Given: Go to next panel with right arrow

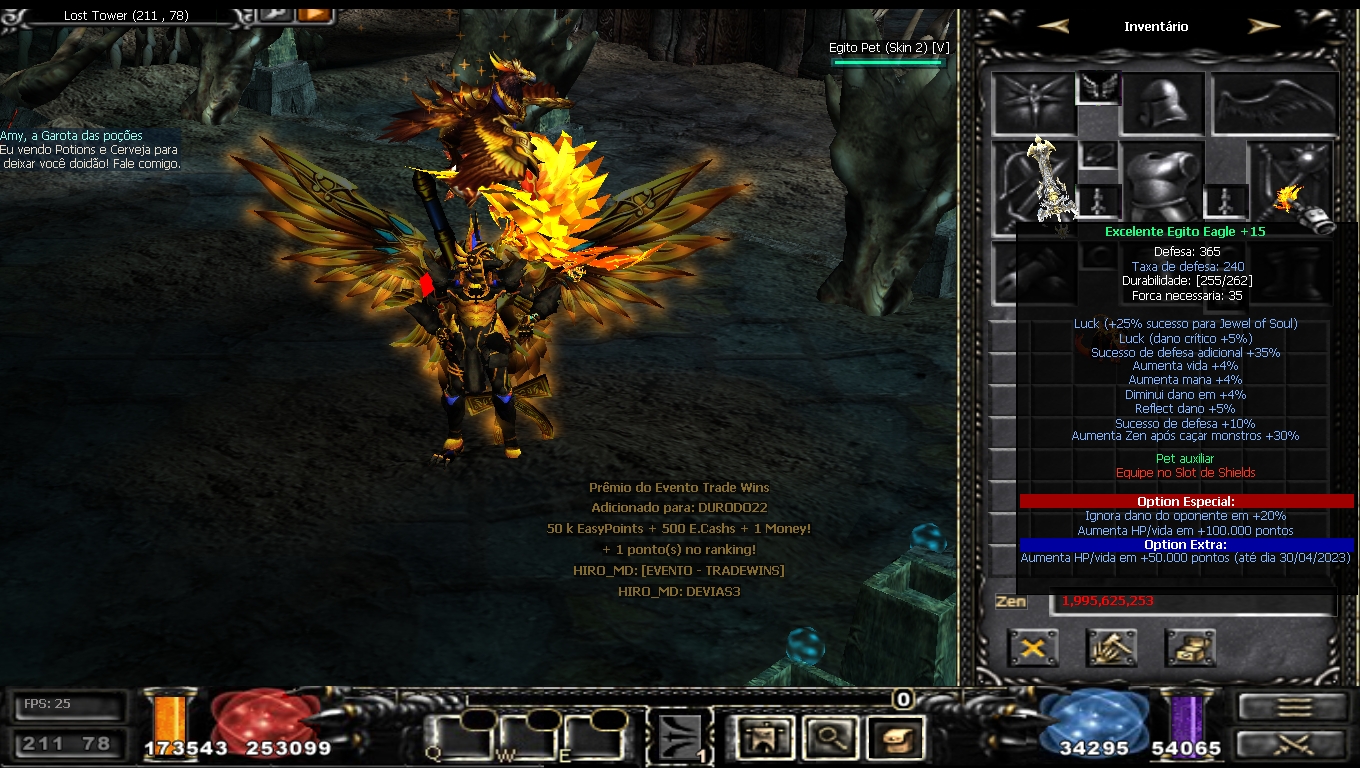Looking at the screenshot, I should pyautogui.click(x=1264, y=27).
